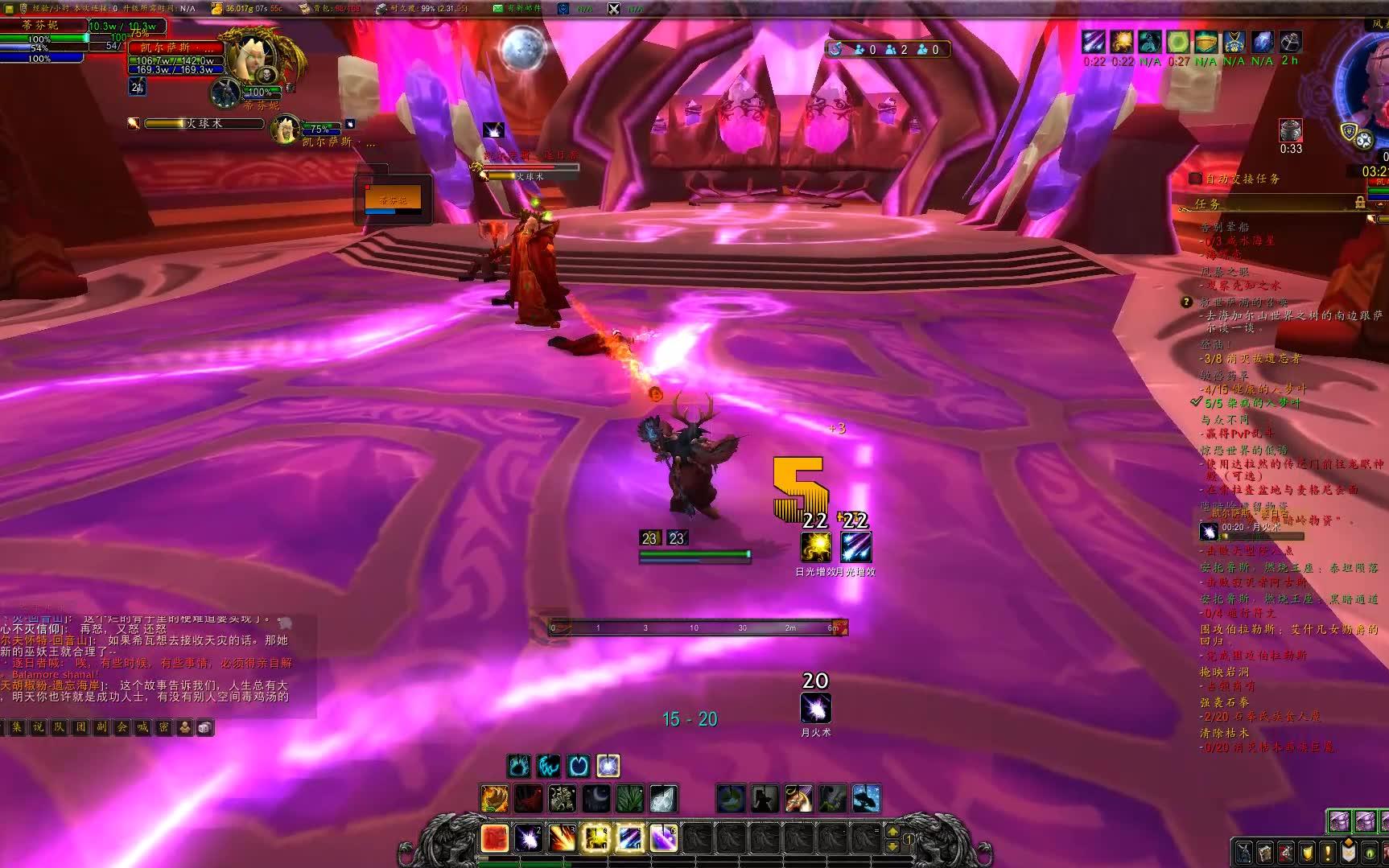
Task: Cast Wrath from the first action slot
Action: coord(495,838)
